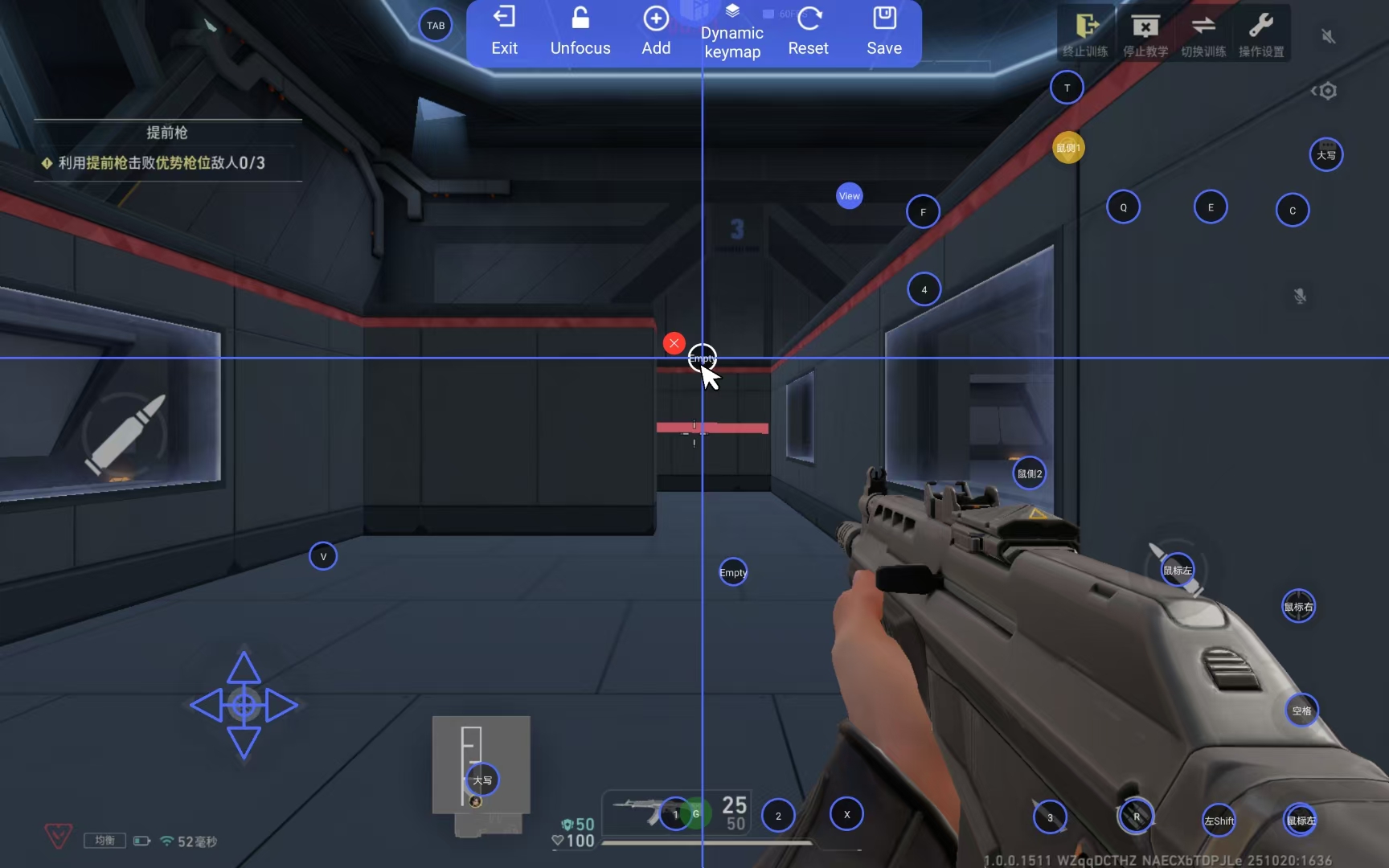Toggle the muted speaker icon
This screenshot has height=868, width=1389.
coord(1328,36)
